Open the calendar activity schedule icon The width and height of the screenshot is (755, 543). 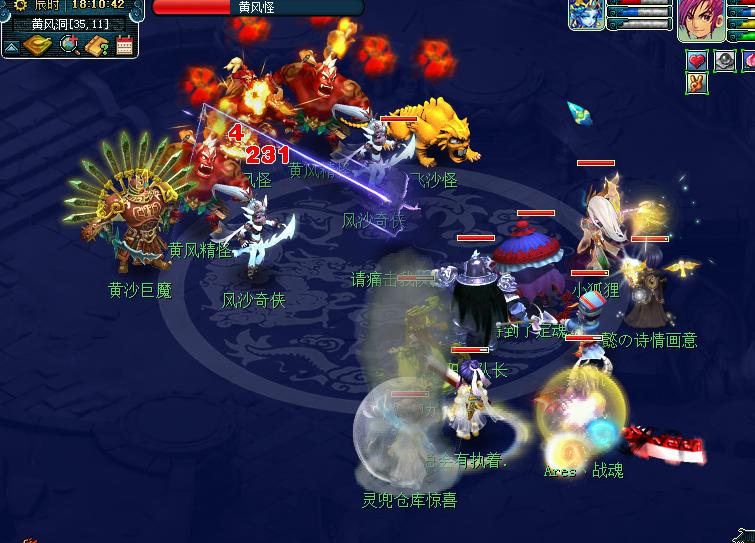point(125,45)
